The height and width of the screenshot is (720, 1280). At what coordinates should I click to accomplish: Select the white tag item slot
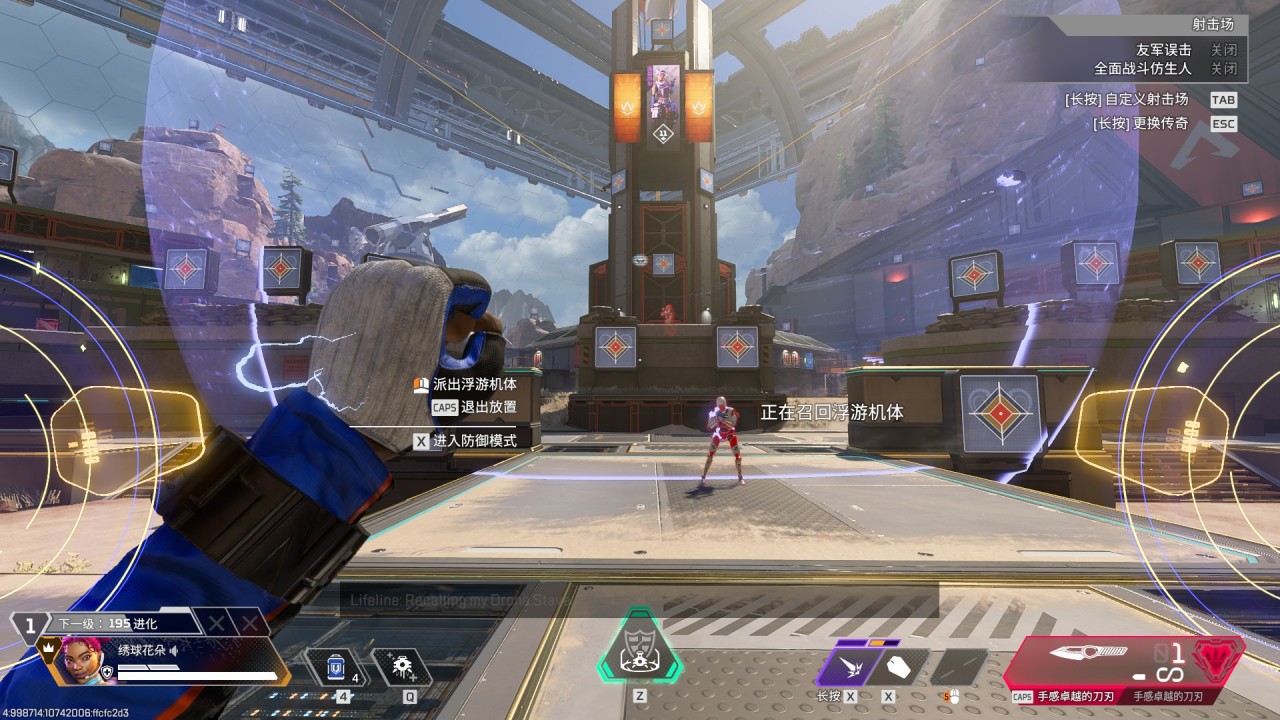point(898,667)
